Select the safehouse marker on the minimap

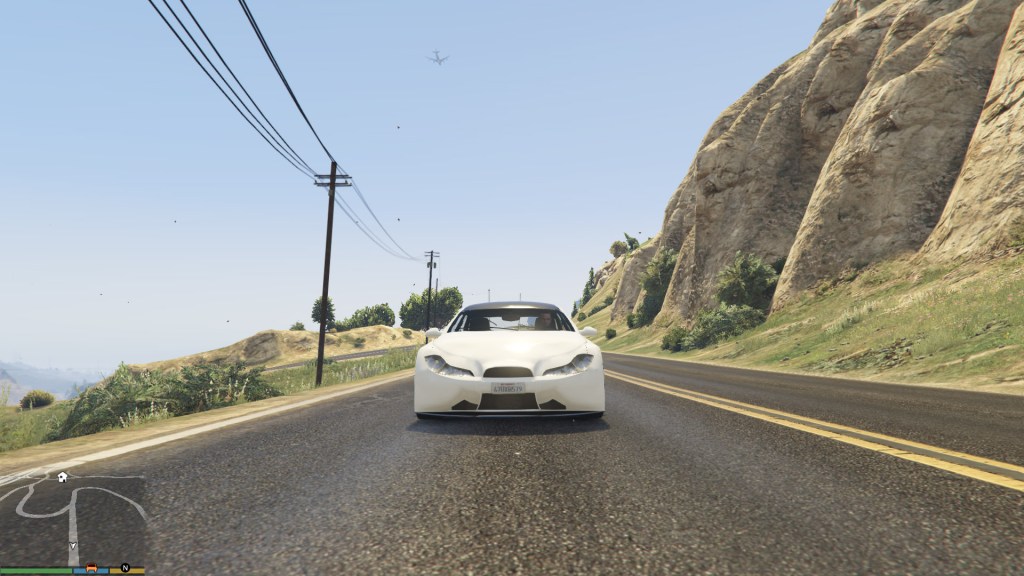tap(62, 477)
